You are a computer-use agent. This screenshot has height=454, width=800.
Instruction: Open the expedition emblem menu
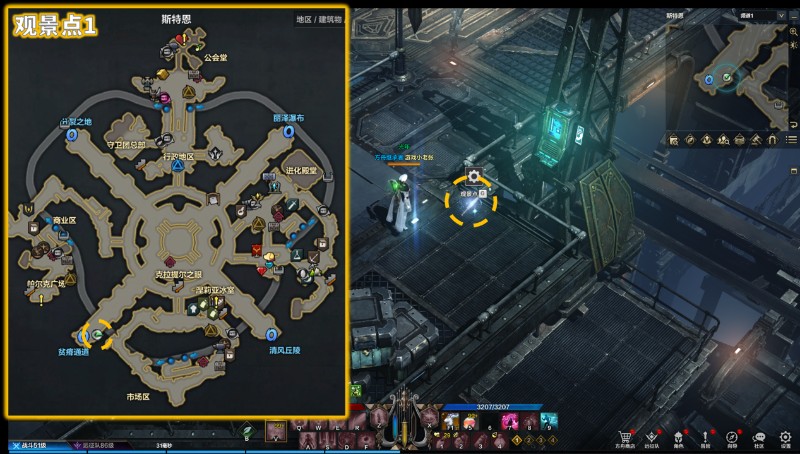click(x=652, y=436)
